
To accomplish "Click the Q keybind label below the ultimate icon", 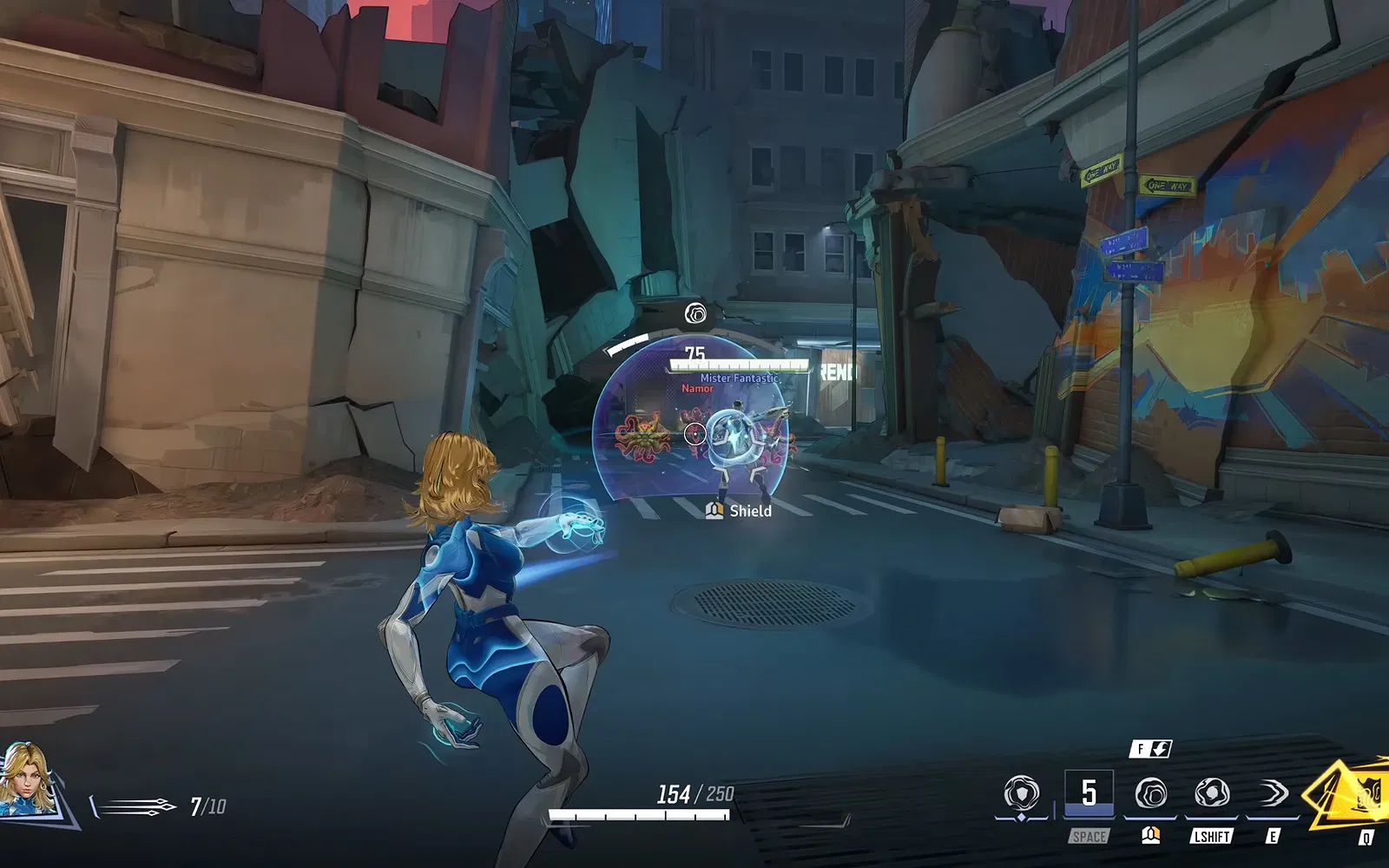I will tap(1366, 836).
